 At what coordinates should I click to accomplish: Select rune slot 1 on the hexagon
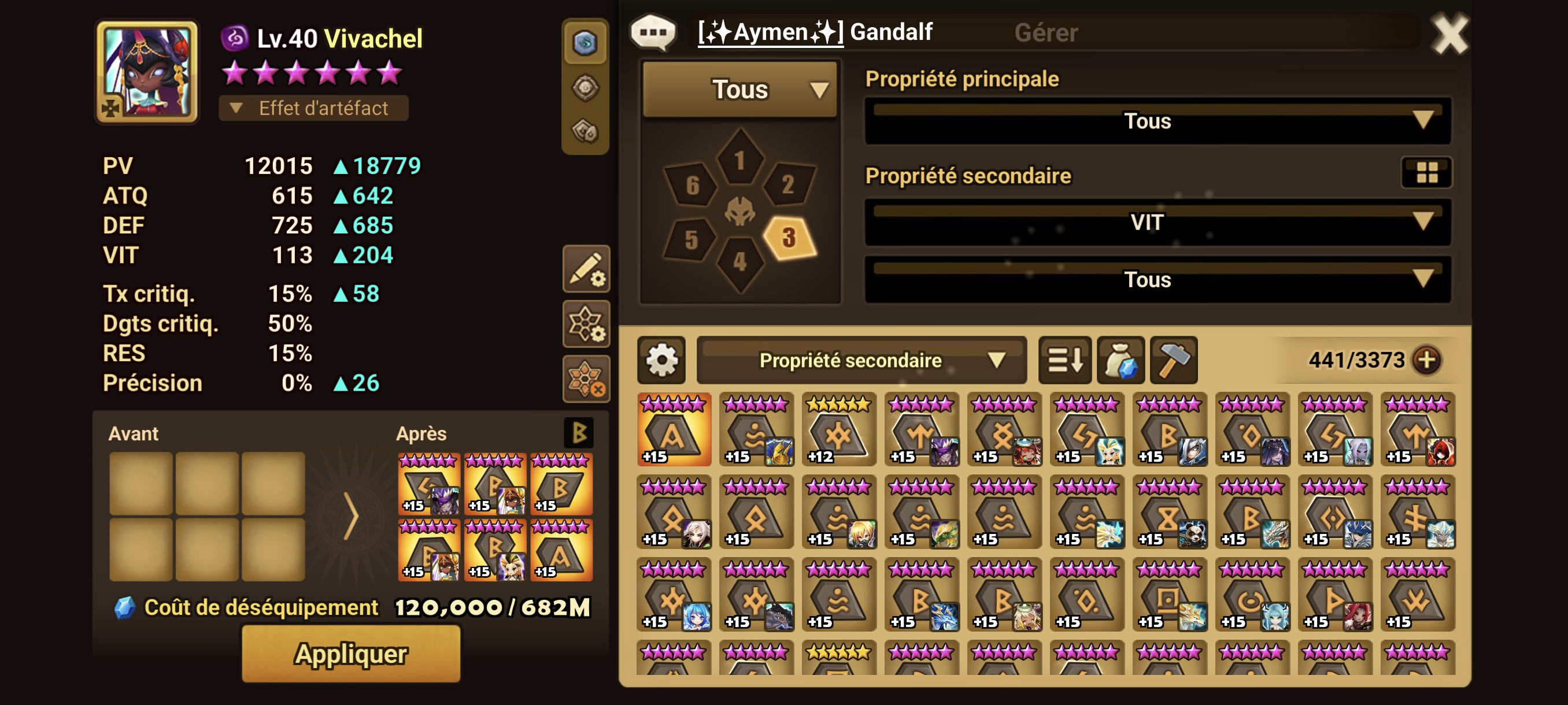pos(739,159)
